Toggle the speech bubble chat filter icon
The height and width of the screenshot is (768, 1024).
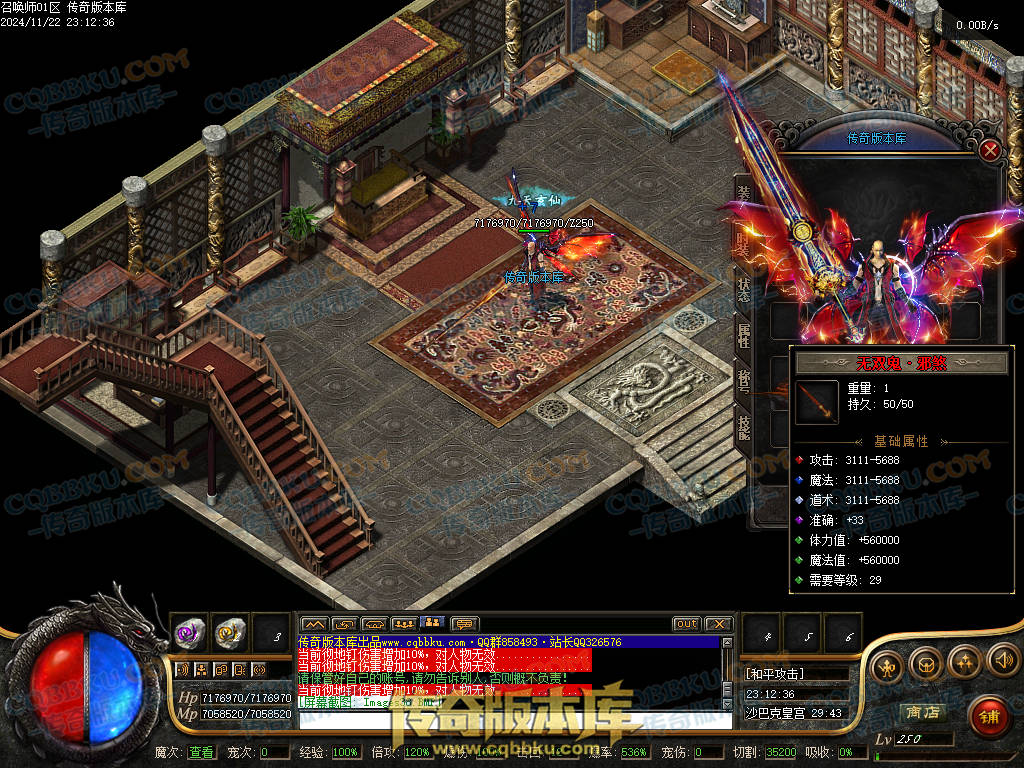pyautogui.click(x=464, y=624)
